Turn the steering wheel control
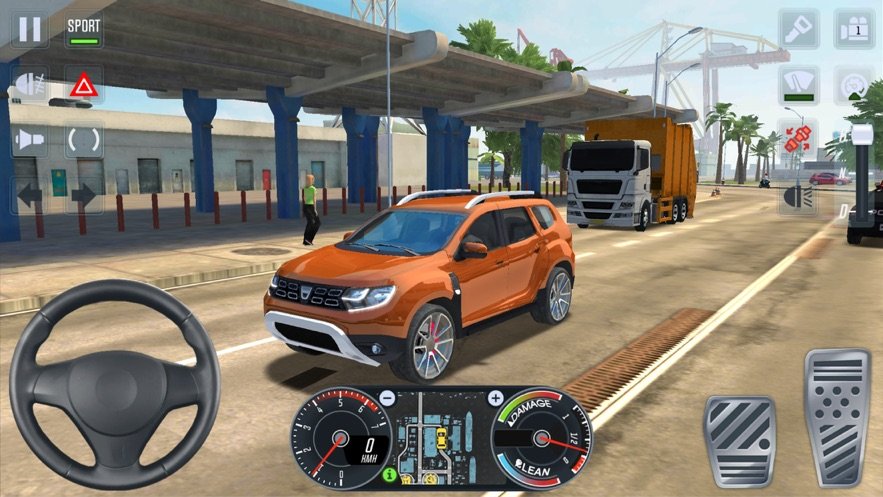883x497 pixels. click(x=114, y=385)
